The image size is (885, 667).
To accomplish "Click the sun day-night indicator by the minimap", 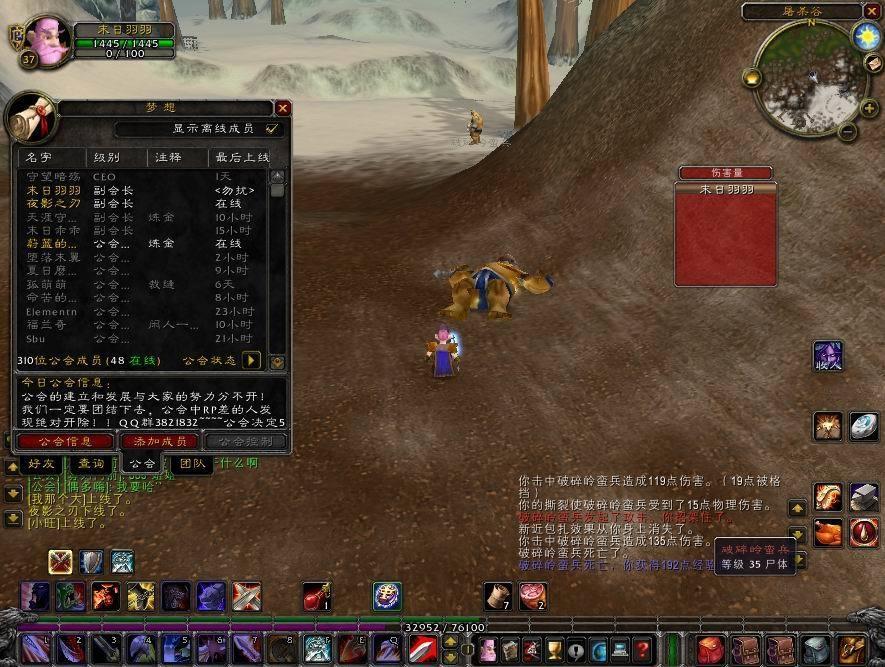I will coord(865,35).
